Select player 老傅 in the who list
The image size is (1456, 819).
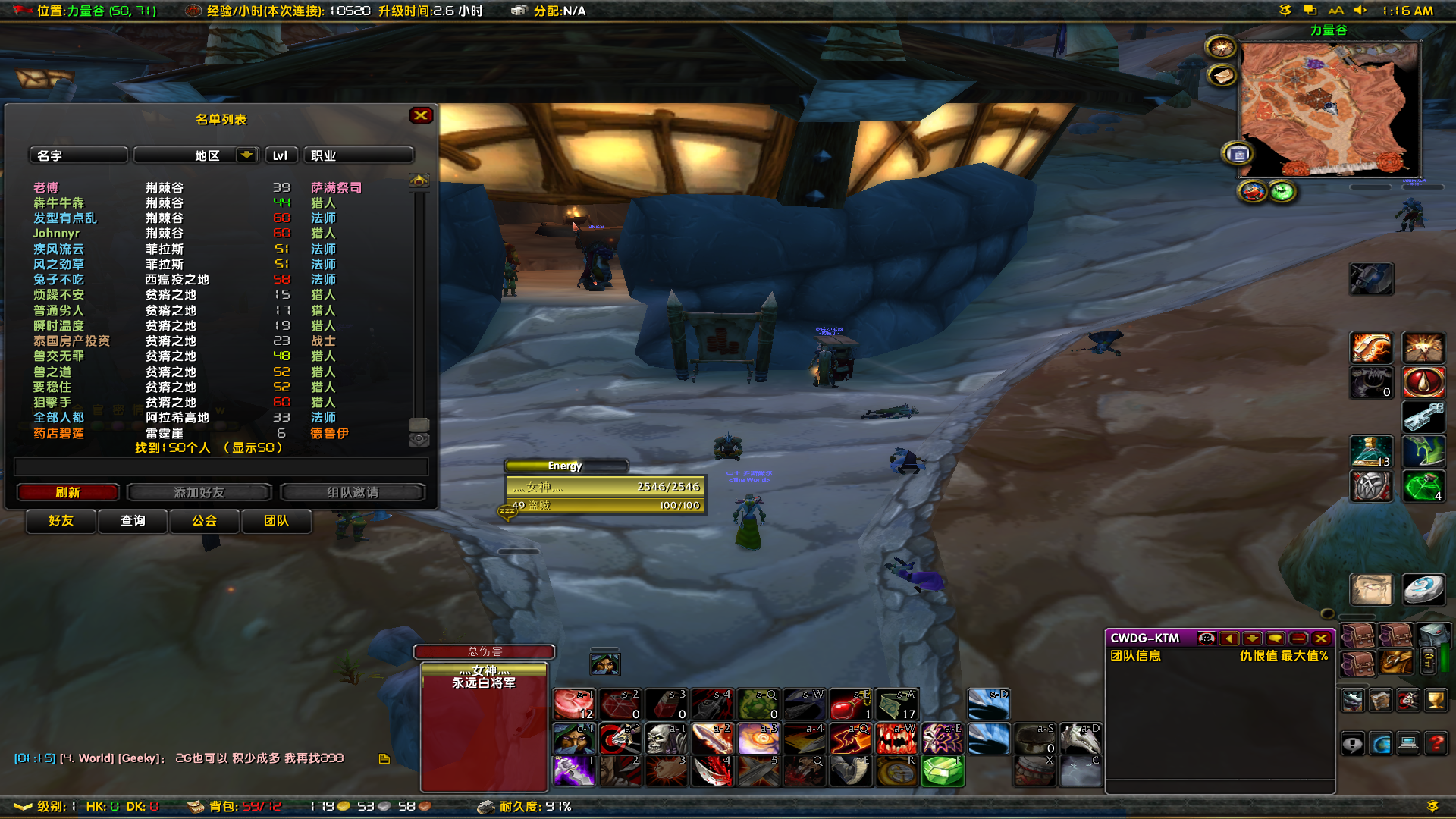[x=46, y=187]
